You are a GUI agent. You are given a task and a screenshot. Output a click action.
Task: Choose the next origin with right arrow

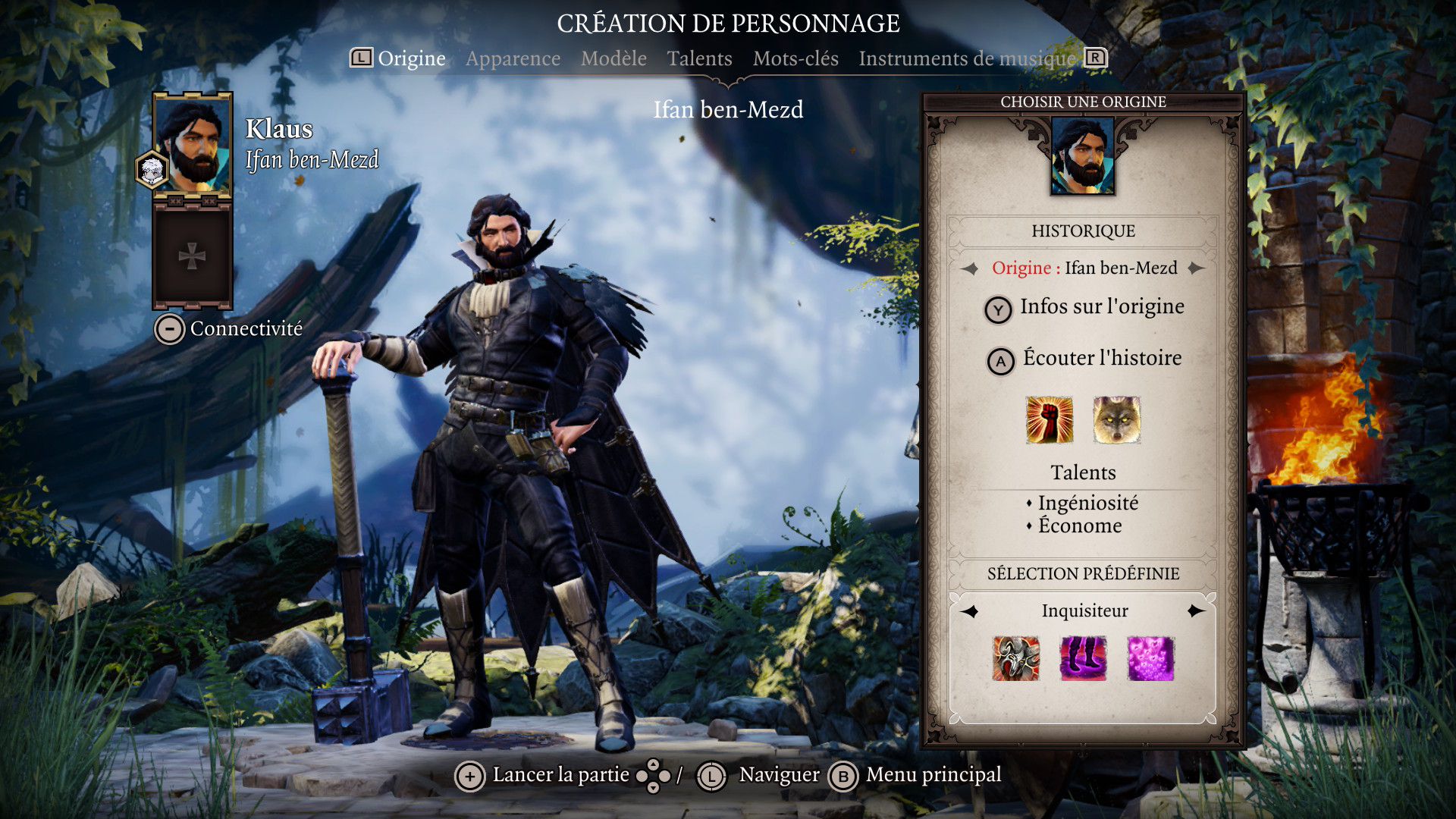click(x=1197, y=268)
